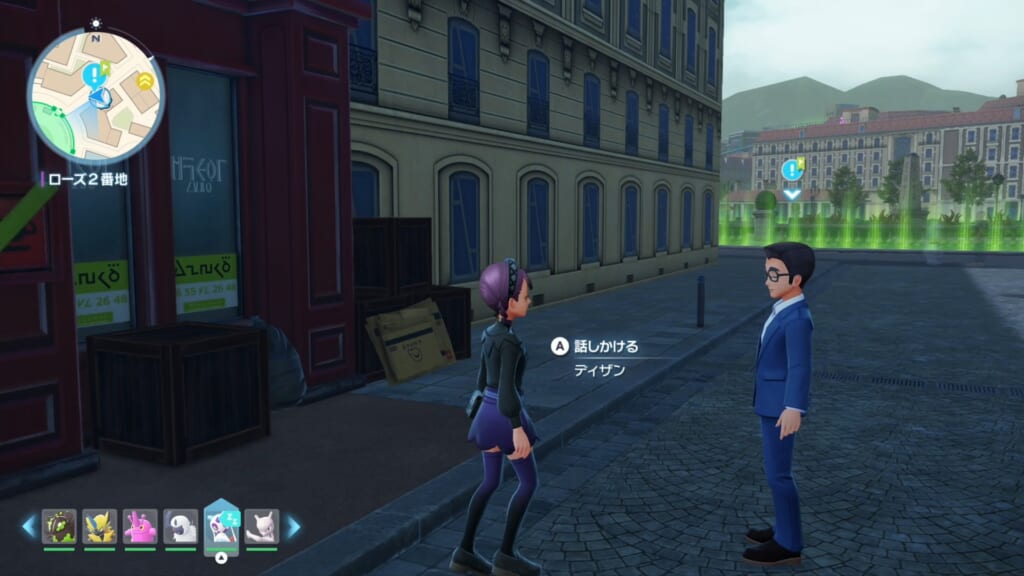Open the circular minimap
The image size is (1024, 576).
point(96,96)
